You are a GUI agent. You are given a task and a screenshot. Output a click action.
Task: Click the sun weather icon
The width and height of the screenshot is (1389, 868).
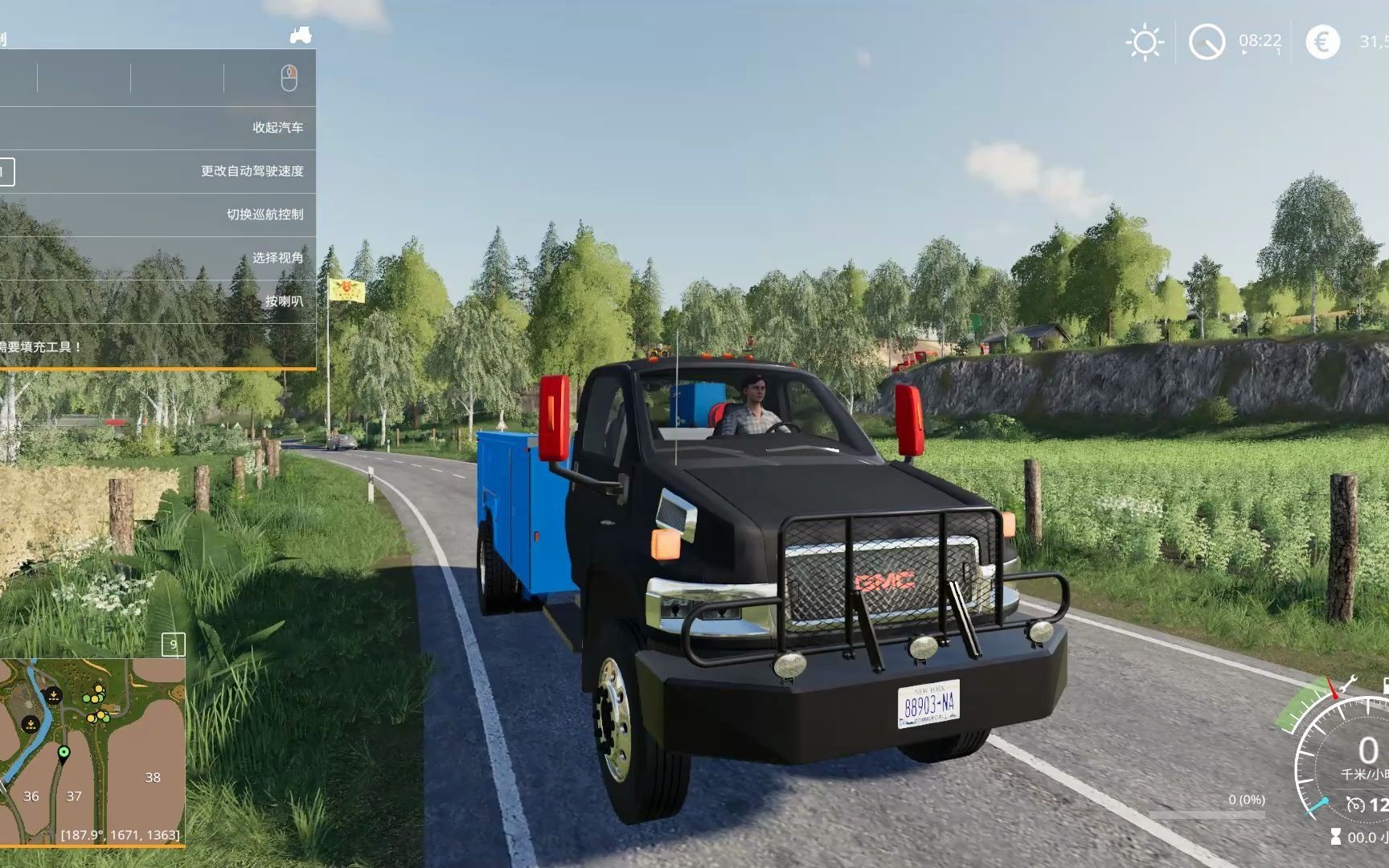click(1145, 42)
